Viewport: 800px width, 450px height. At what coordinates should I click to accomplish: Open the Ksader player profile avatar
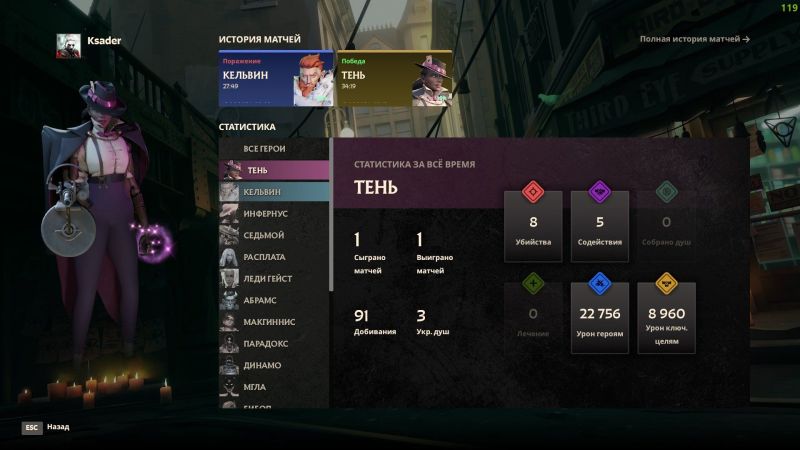(68, 44)
